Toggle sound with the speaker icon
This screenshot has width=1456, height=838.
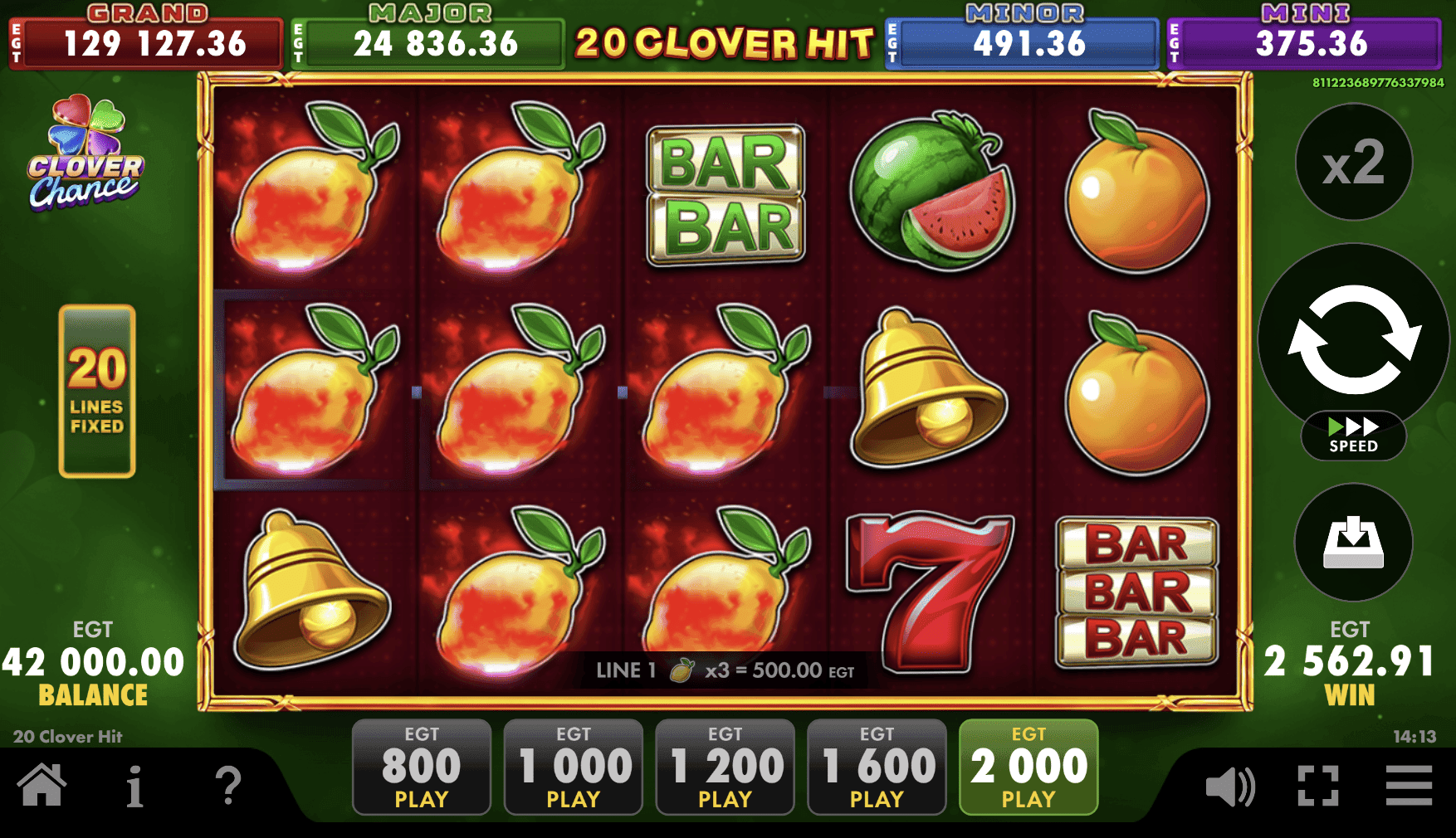point(1229,786)
